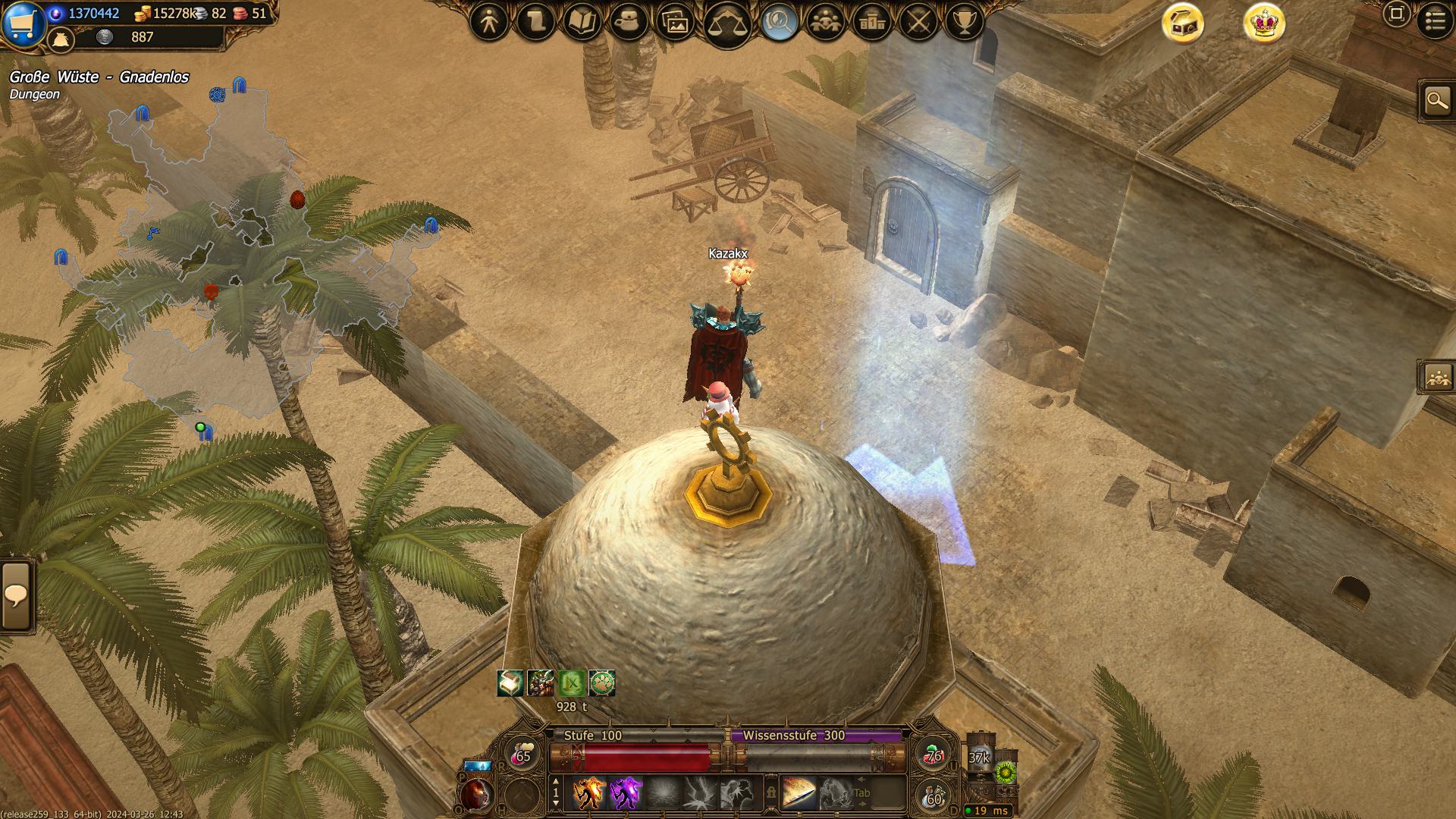
Task: Activate the fiery orange warrior skill
Action: click(588, 793)
